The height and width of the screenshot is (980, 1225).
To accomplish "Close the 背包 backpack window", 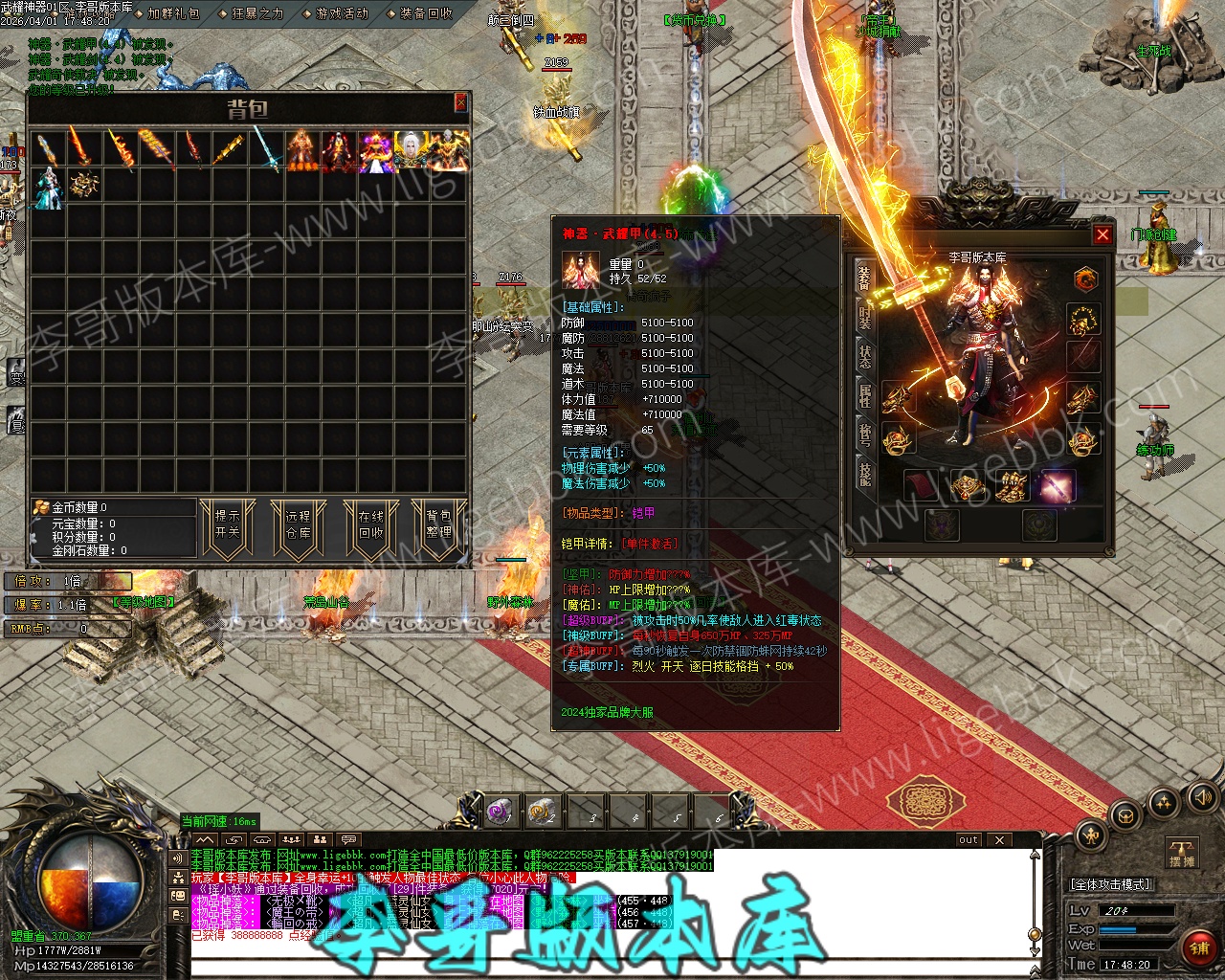I will point(460,102).
